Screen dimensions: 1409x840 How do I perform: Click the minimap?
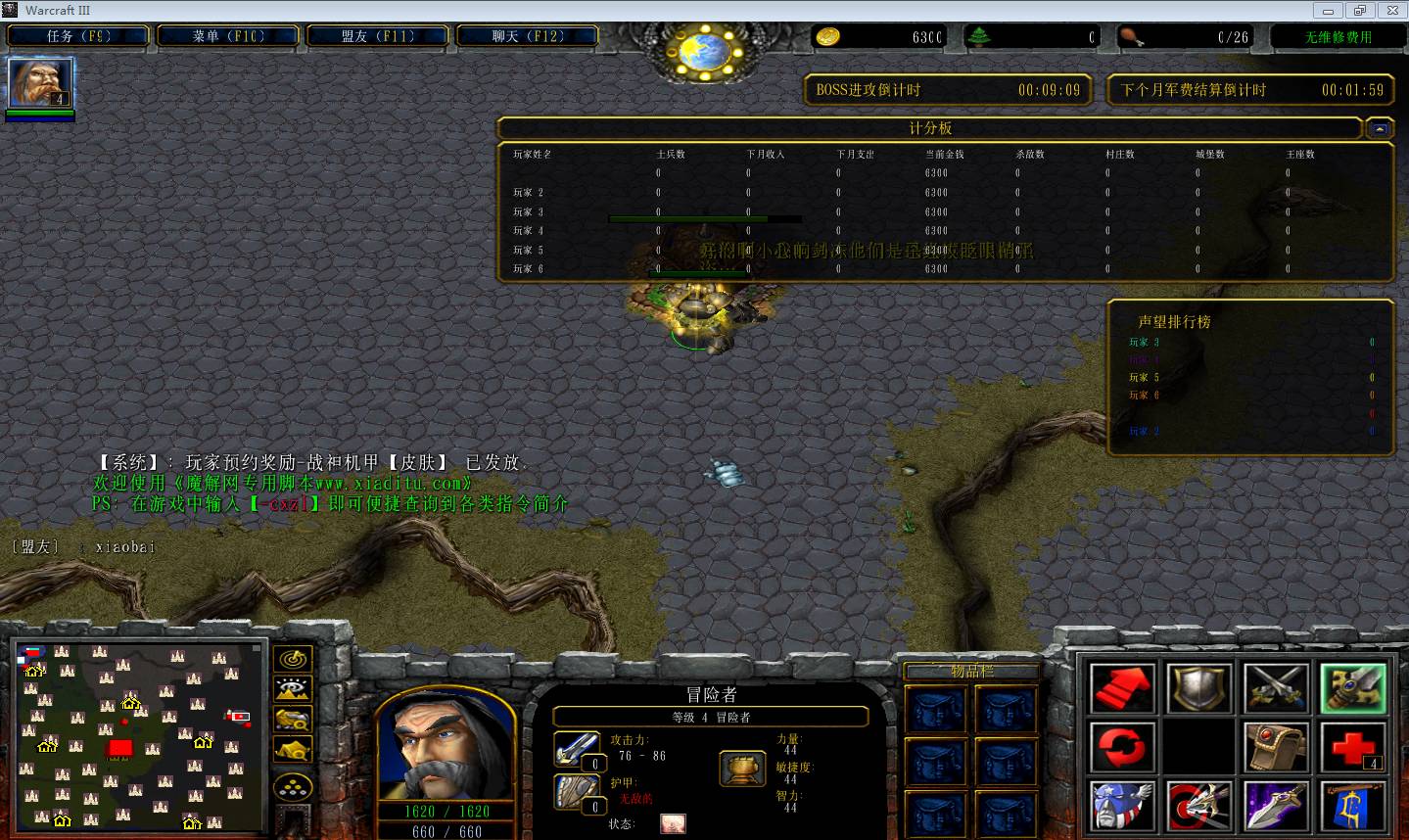point(139,734)
